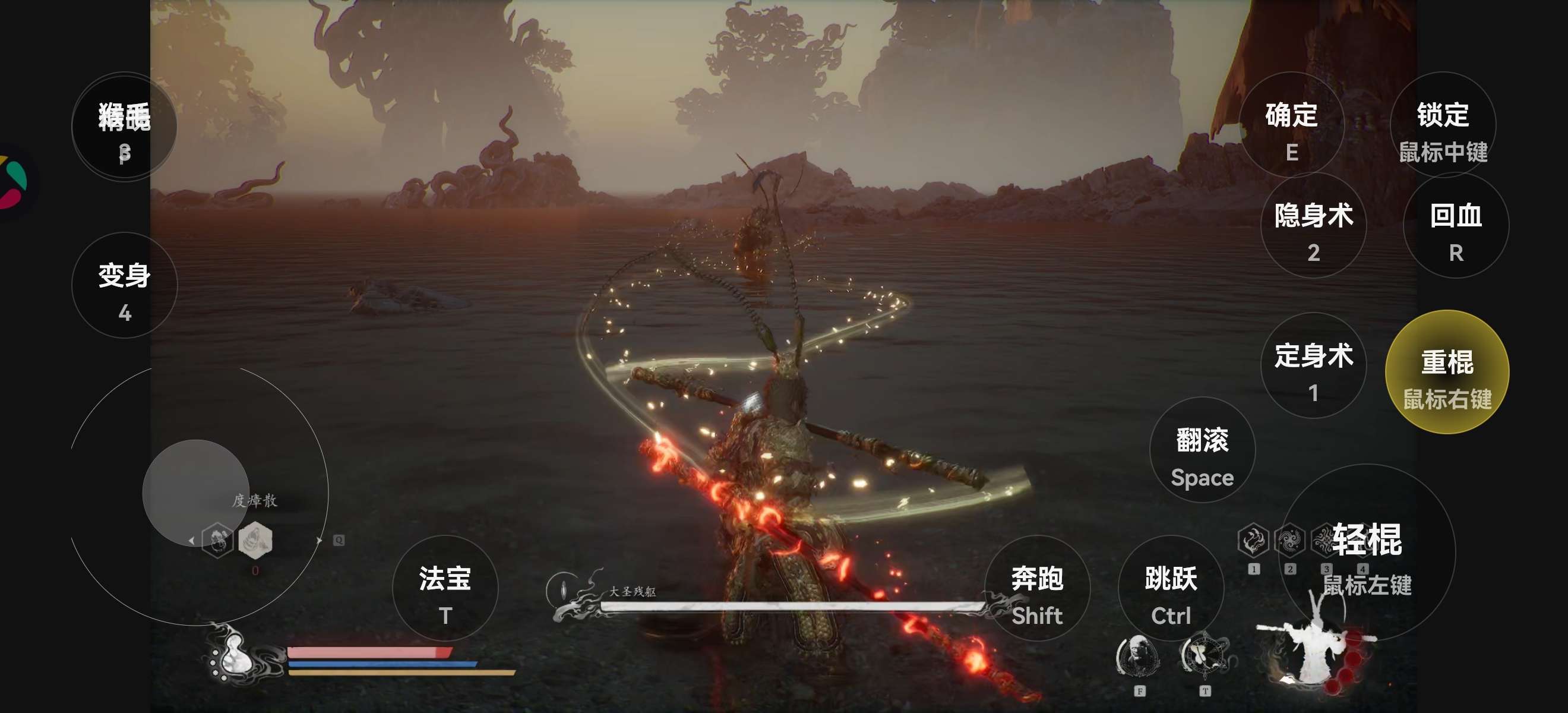
Task: Open the colorful floating overlay icon
Action: pos(14,182)
